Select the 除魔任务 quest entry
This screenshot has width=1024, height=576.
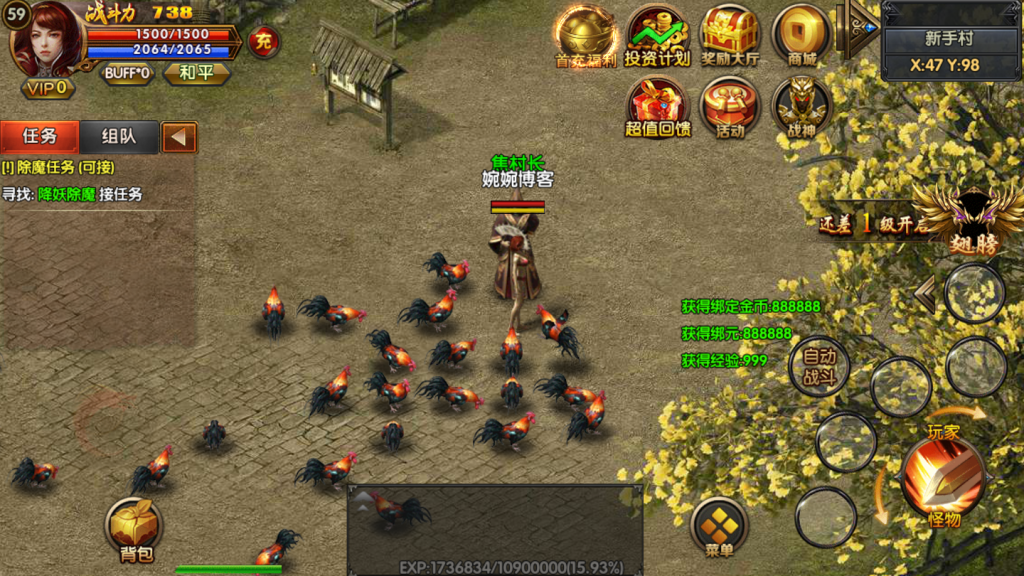click(x=60, y=168)
